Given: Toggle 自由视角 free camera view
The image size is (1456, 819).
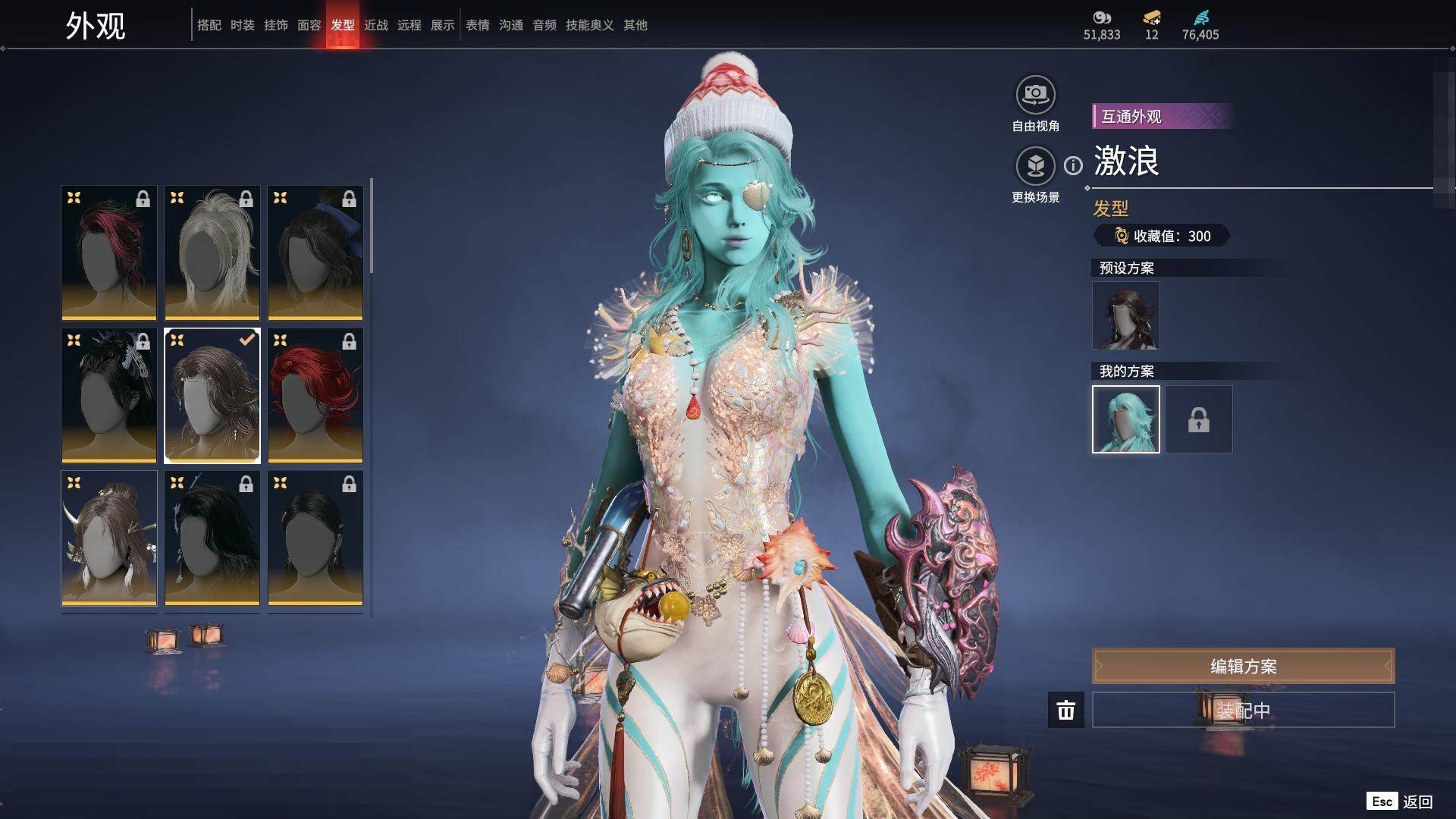Looking at the screenshot, I should [1035, 96].
